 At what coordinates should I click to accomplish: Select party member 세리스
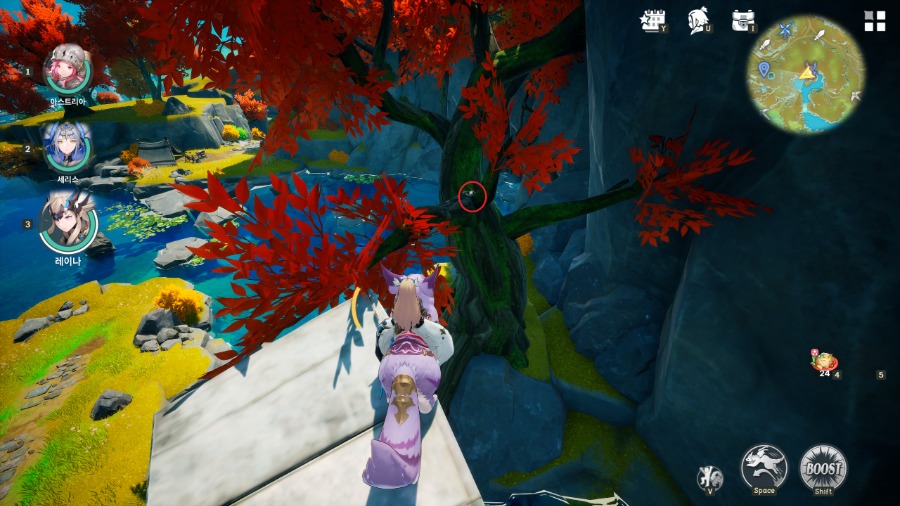67,145
